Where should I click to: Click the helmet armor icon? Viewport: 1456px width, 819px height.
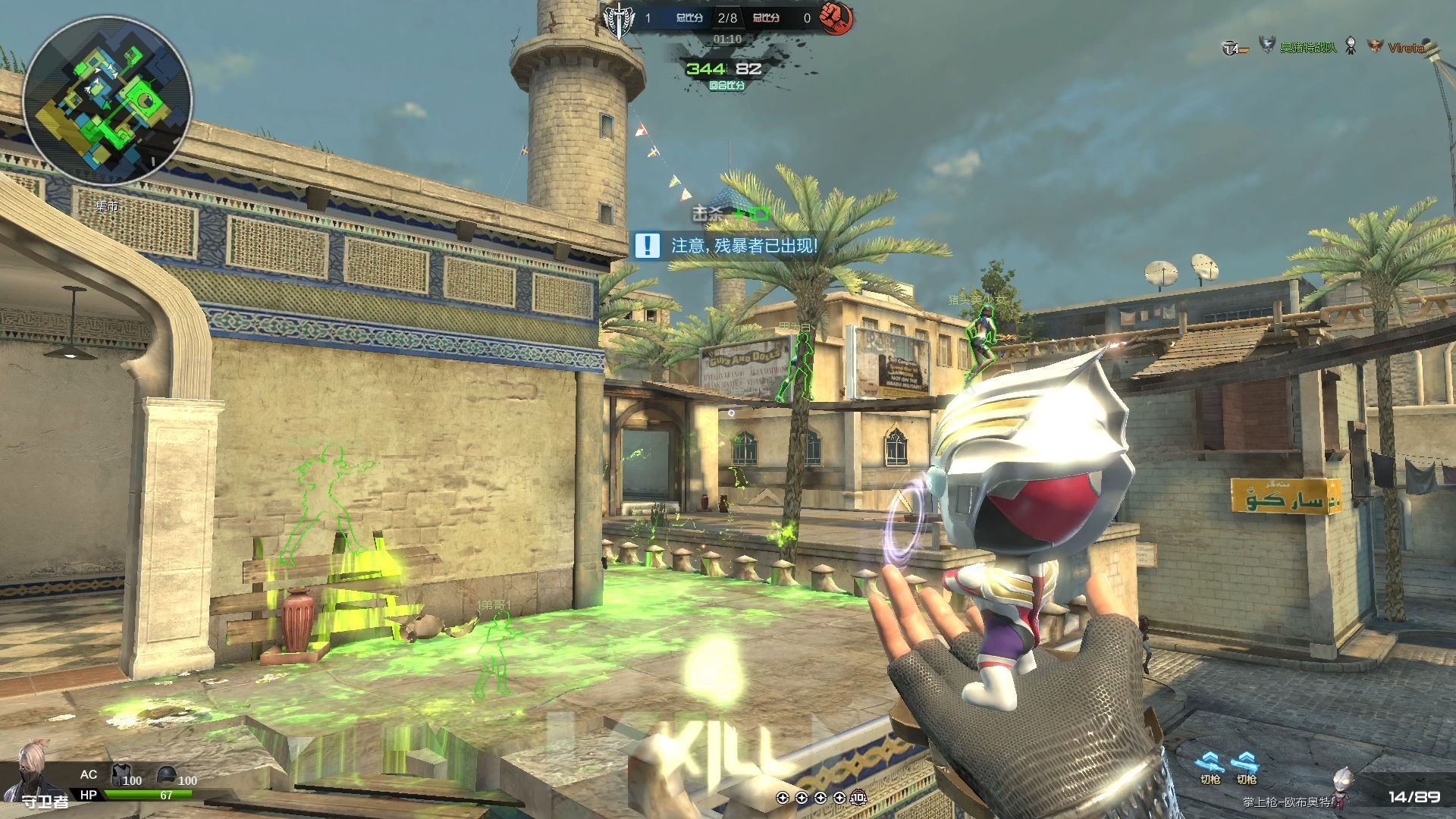tap(166, 775)
